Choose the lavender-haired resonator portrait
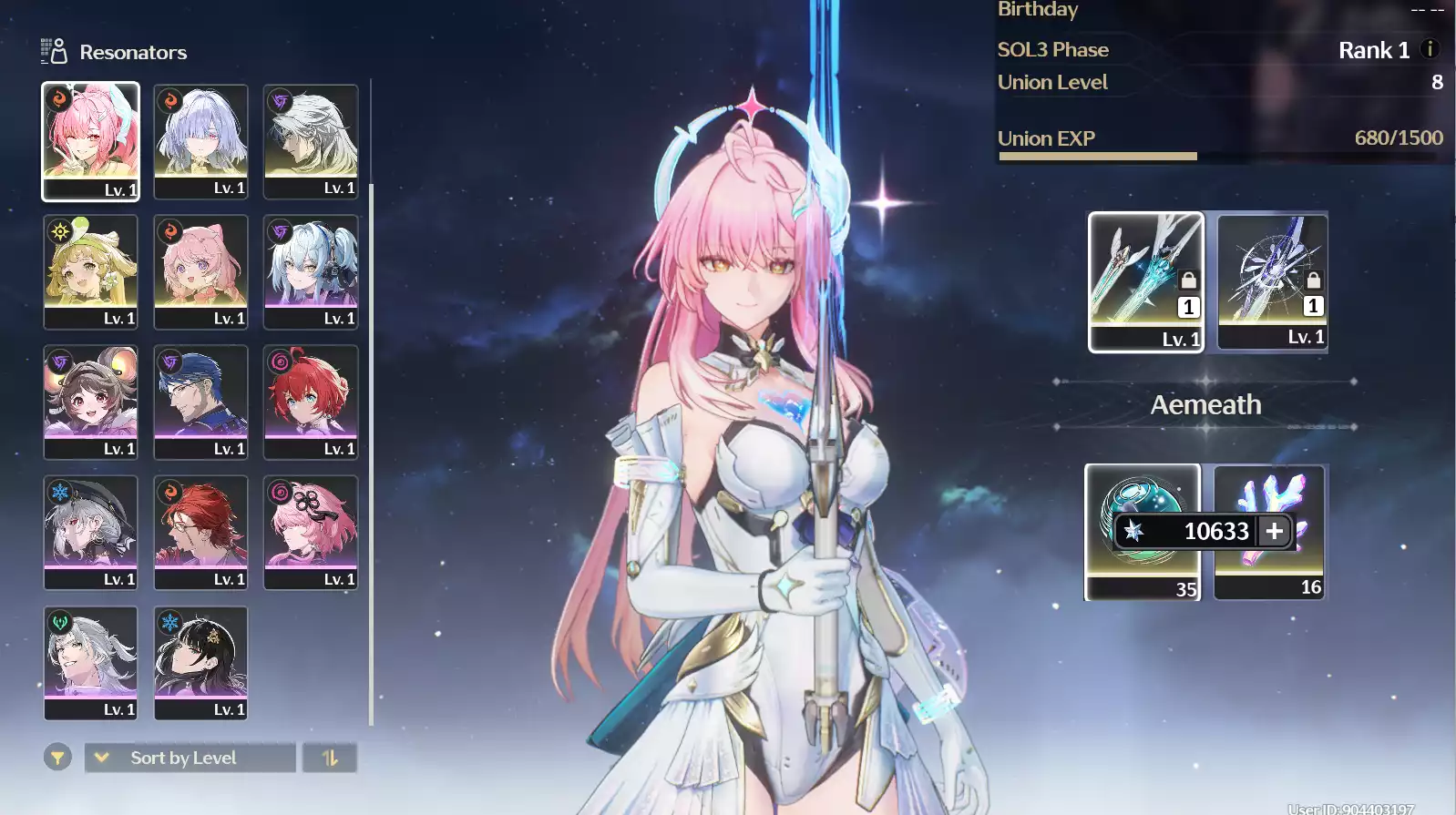 [x=200, y=141]
